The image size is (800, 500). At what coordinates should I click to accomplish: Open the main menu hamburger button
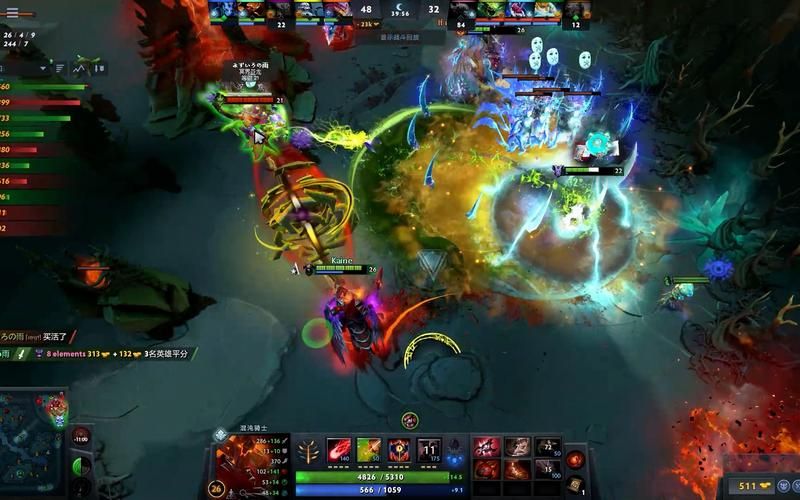[12, 12]
